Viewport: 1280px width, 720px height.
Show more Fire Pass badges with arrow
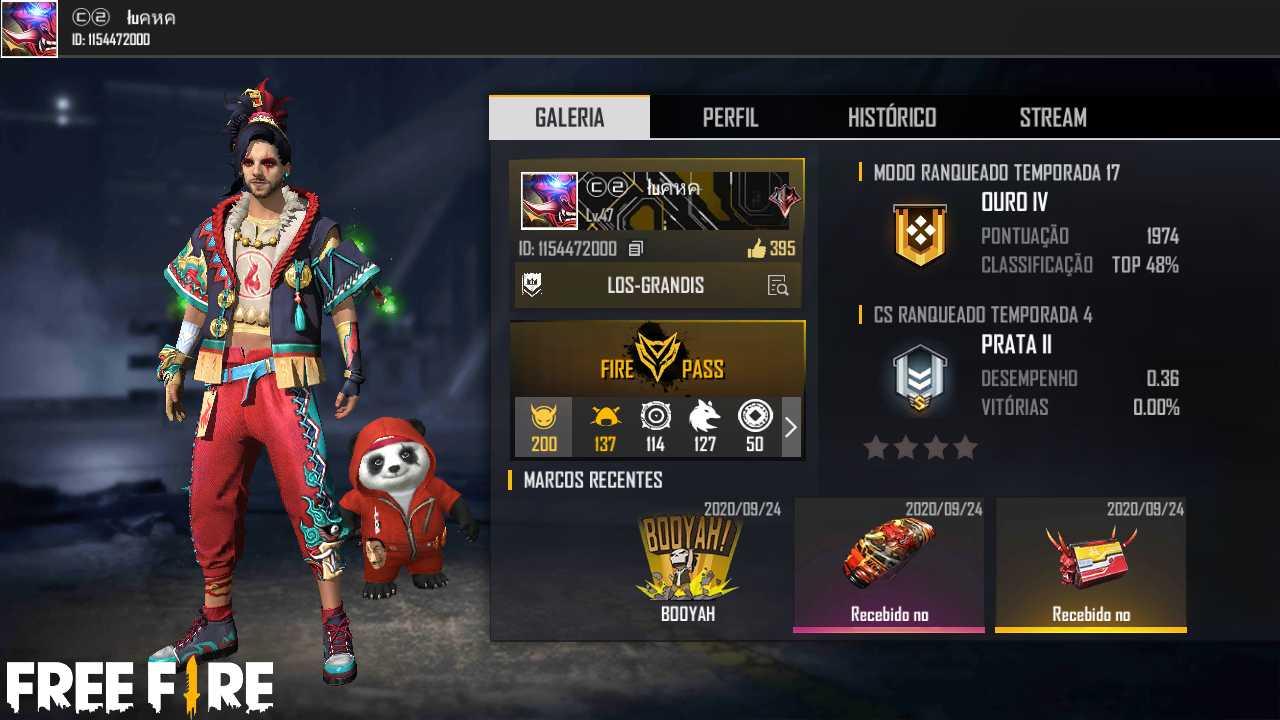tap(791, 427)
